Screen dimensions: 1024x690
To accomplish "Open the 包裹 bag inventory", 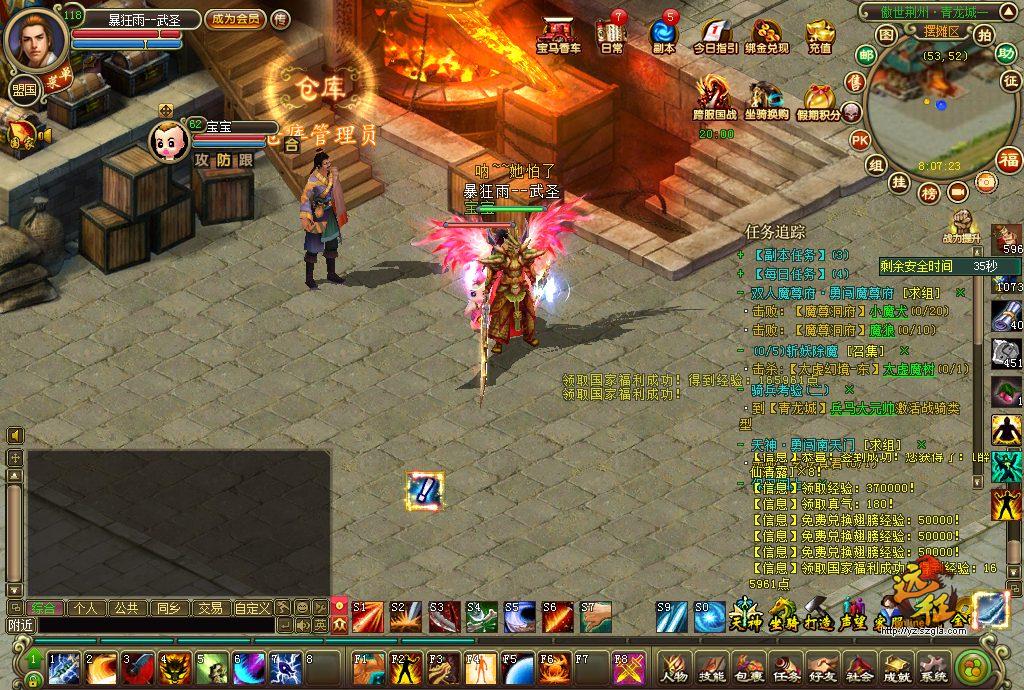I will (749, 666).
